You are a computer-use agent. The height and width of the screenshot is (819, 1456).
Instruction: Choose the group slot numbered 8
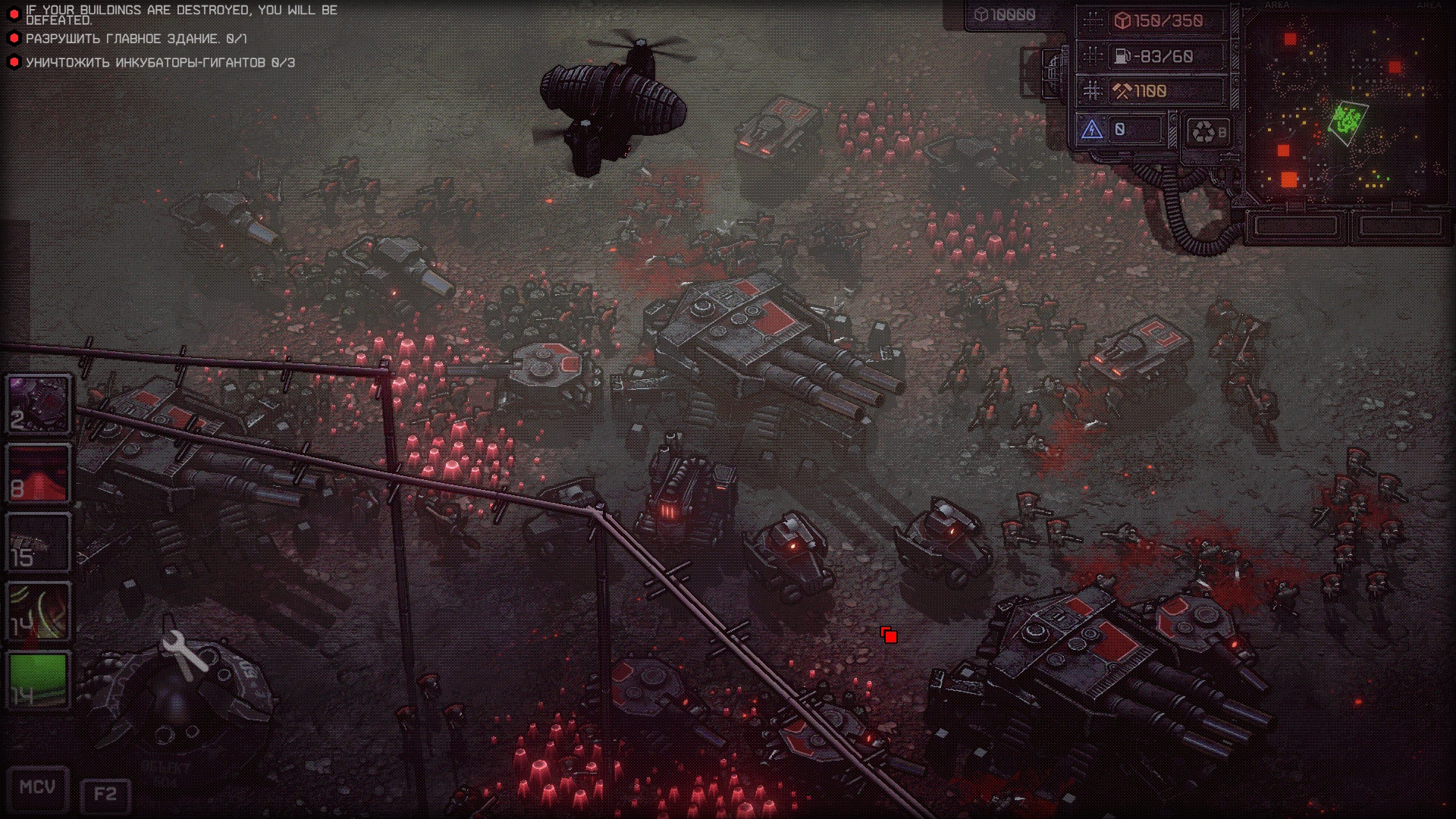[39, 473]
